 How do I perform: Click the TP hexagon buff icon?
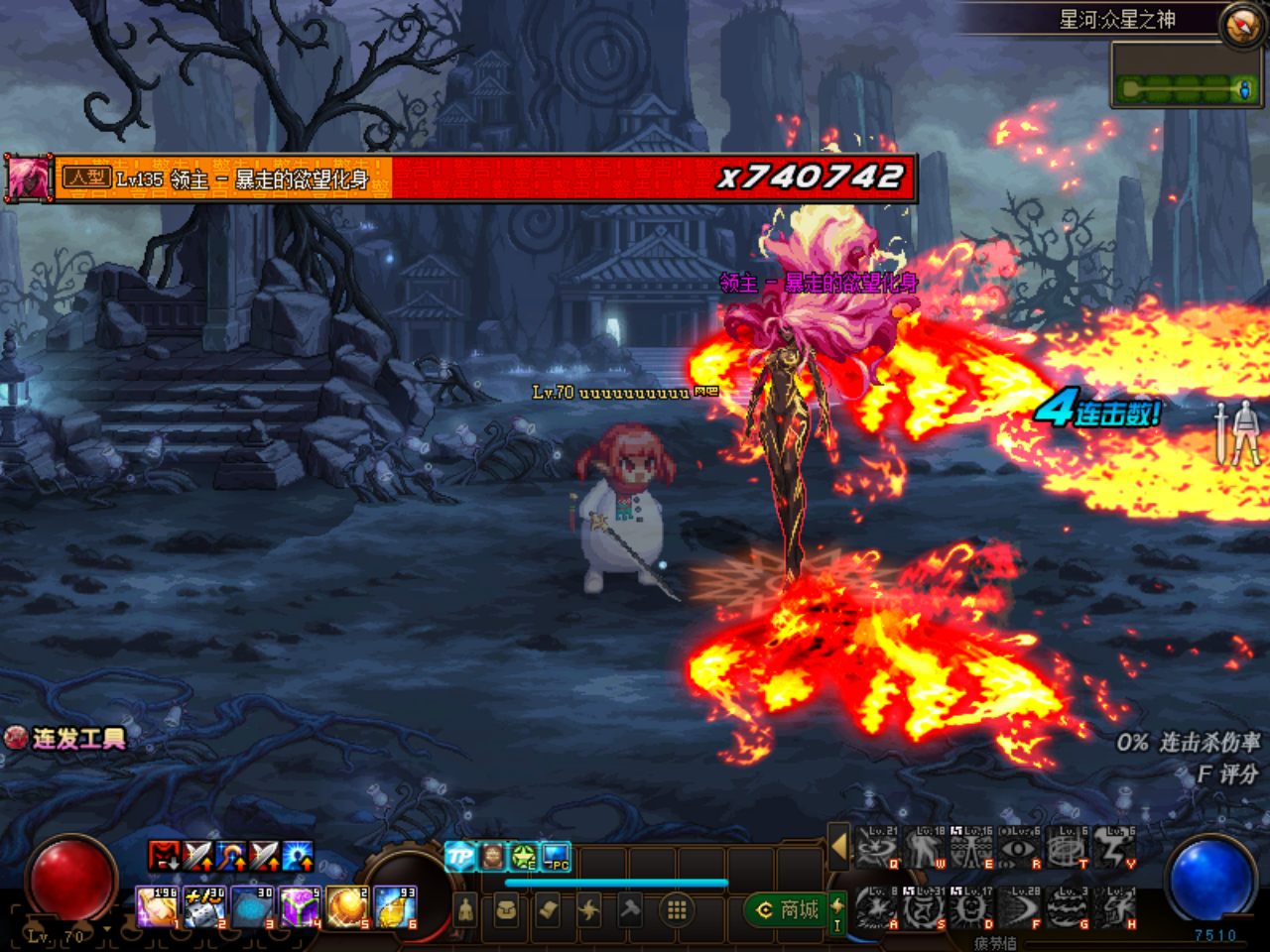pos(460,856)
